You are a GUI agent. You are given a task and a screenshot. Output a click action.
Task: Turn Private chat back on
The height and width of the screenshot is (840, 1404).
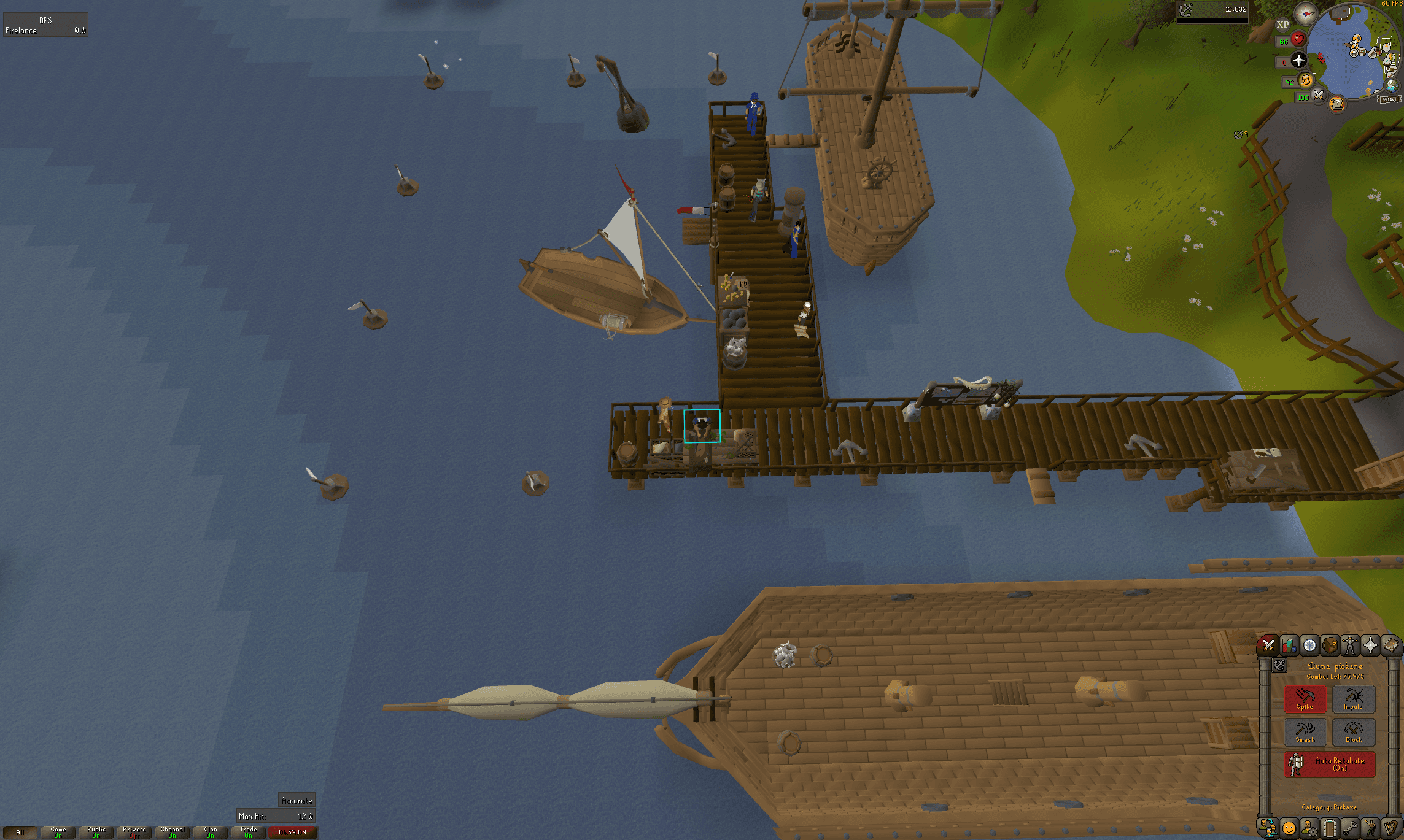tap(133, 833)
